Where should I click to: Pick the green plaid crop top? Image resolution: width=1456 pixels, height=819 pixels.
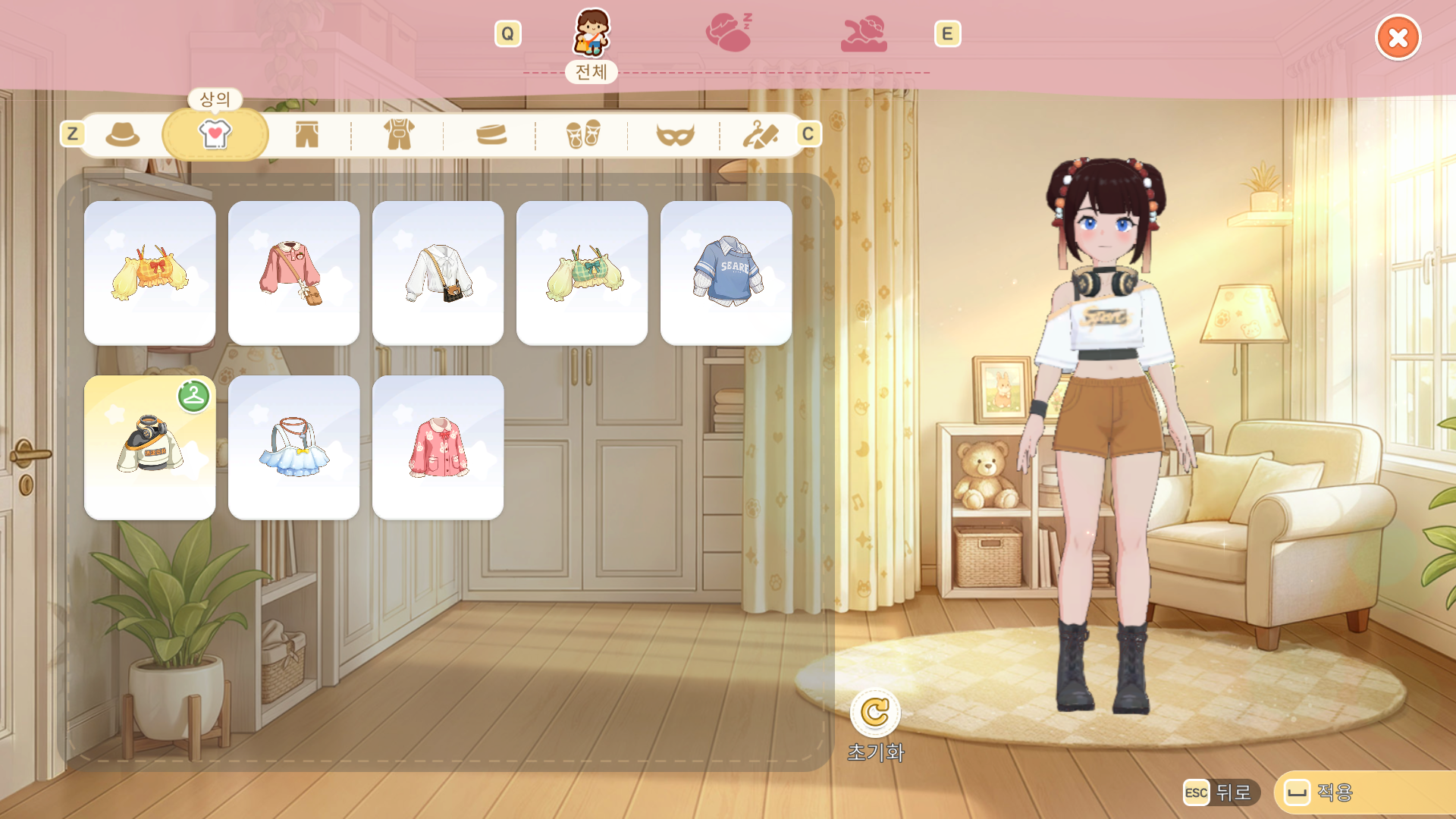coord(582,273)
